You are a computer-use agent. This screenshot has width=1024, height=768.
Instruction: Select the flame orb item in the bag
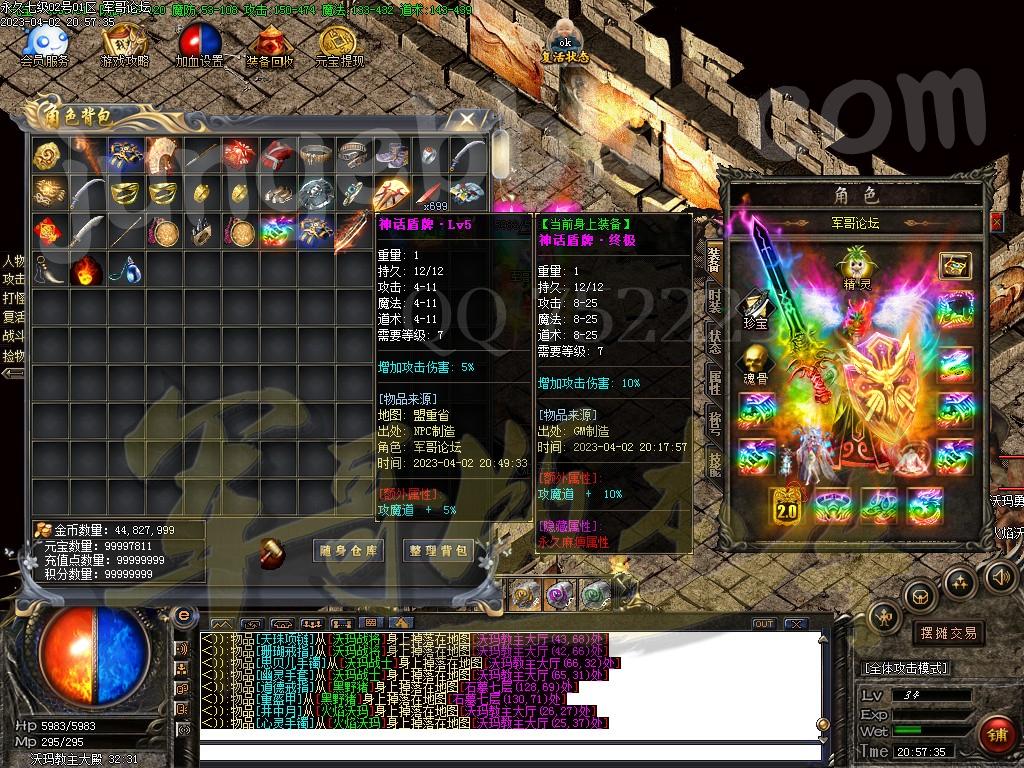click(x=86, y=270)
